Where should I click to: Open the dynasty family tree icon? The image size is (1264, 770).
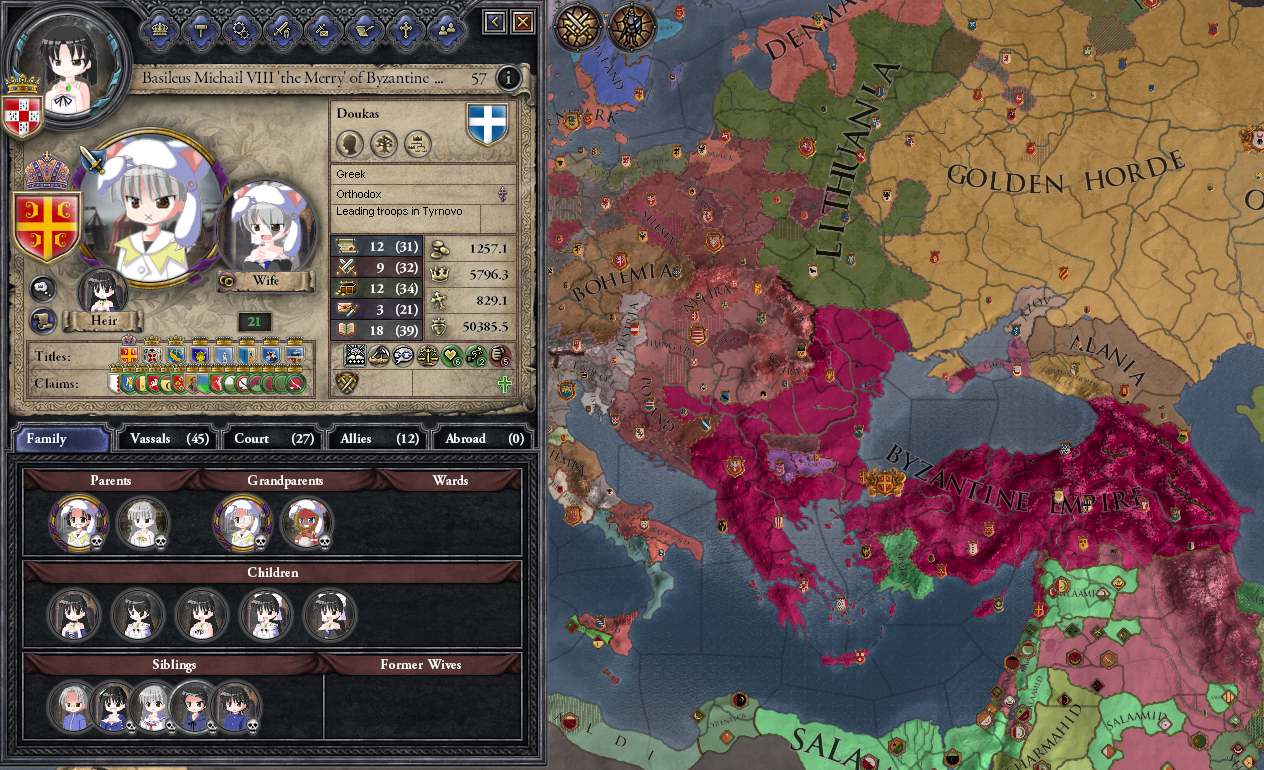coord(384,144)
